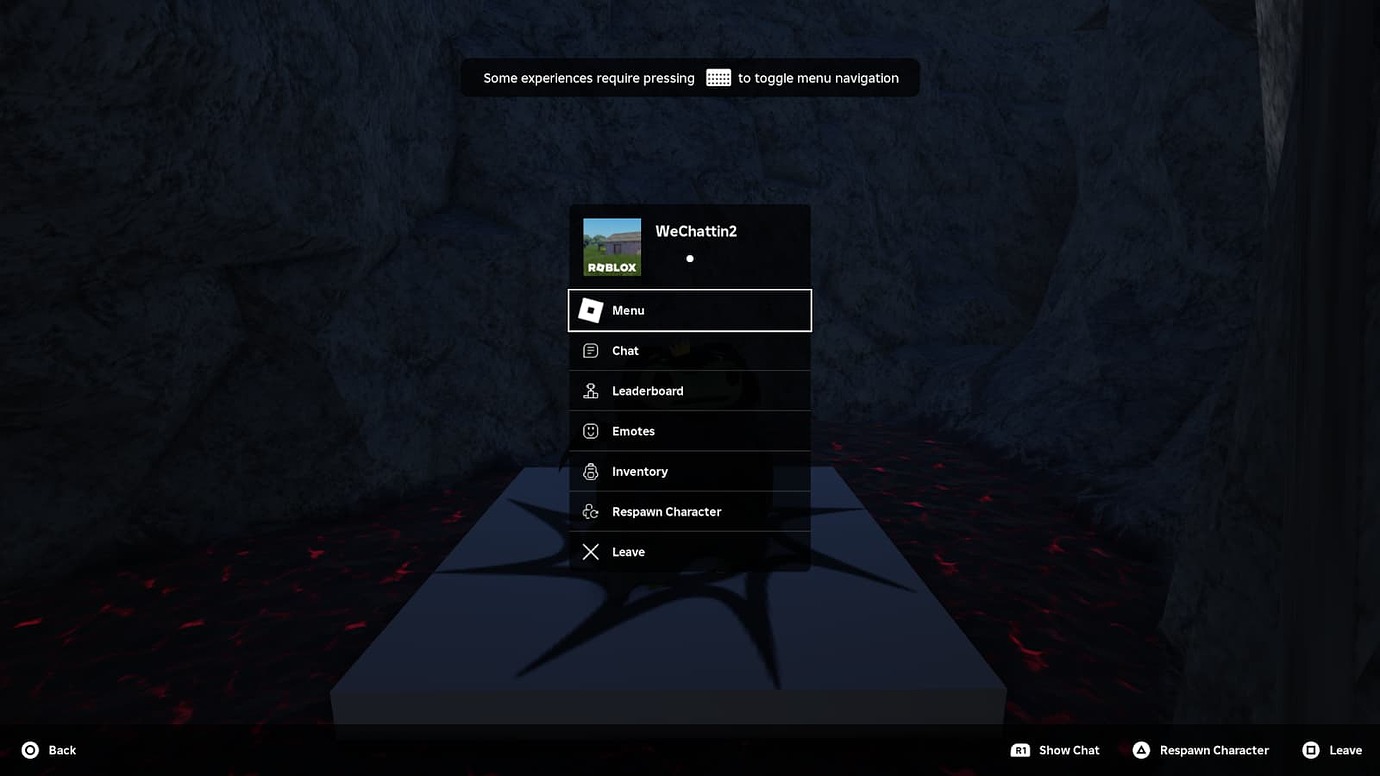The width and height of the screenshot is (1380, 776).
Task: Open the Emotes menu
Action: pyautogui.click(x=689, y=431)
